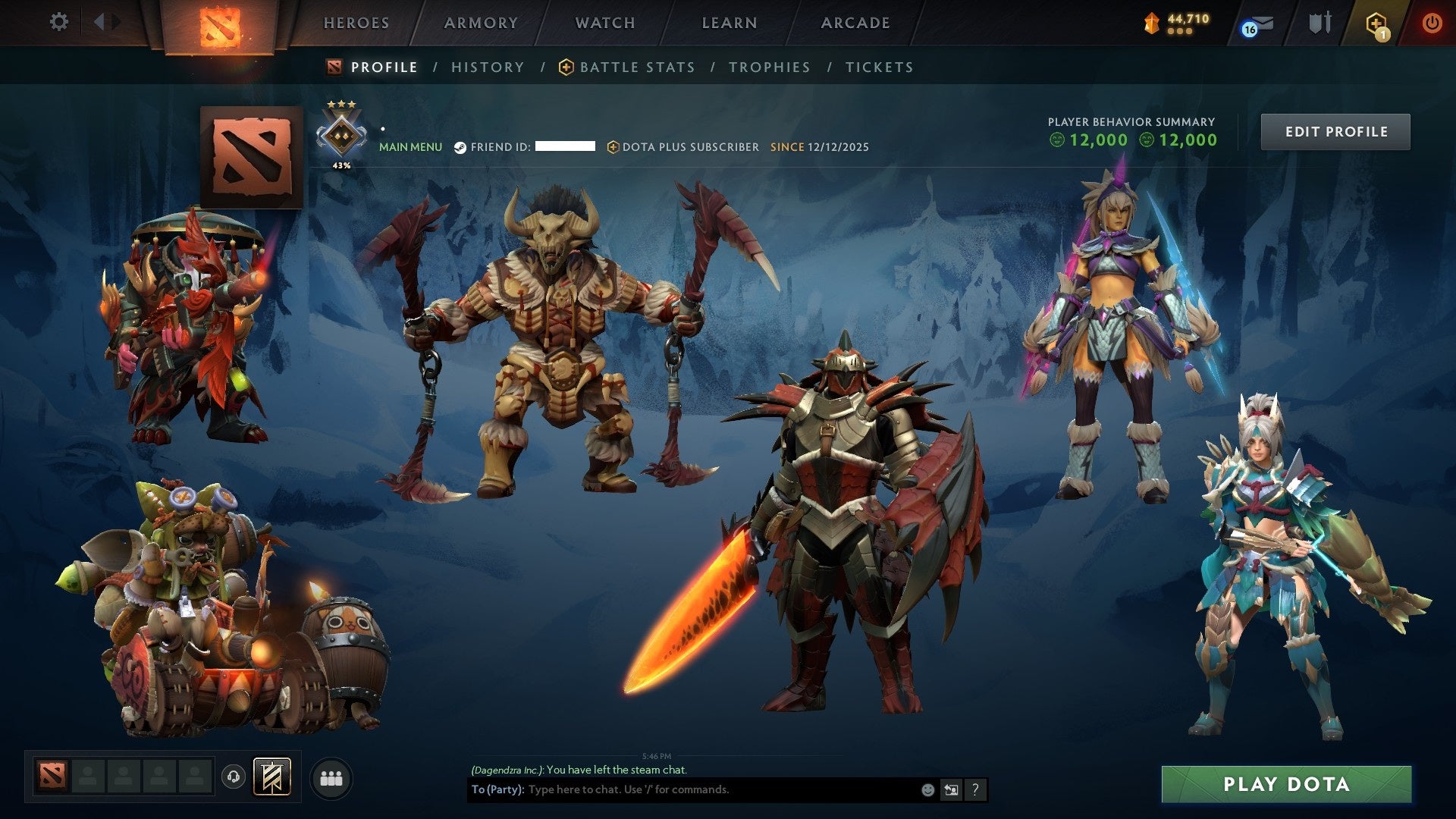Switch to the HISTORY tab
Screen dimensions: 1456x819
point(487,67)
